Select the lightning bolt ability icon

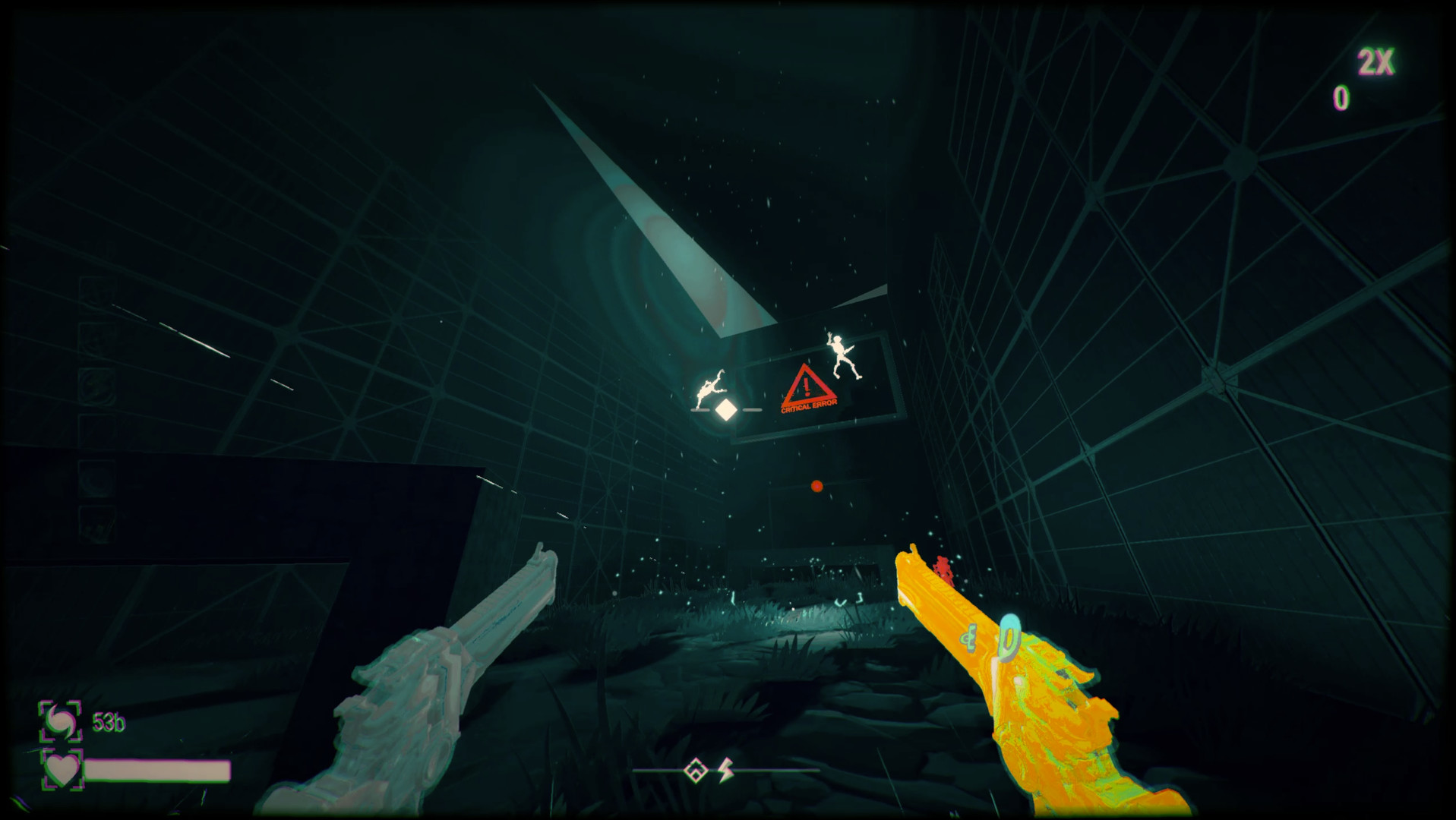coord(727,769)
